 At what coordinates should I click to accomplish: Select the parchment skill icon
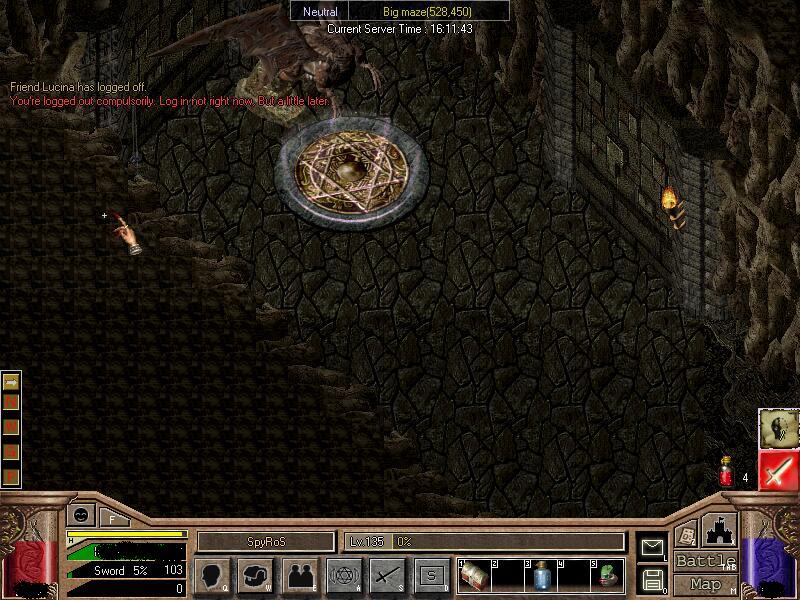pyautogui.click(x=777, y=428)
